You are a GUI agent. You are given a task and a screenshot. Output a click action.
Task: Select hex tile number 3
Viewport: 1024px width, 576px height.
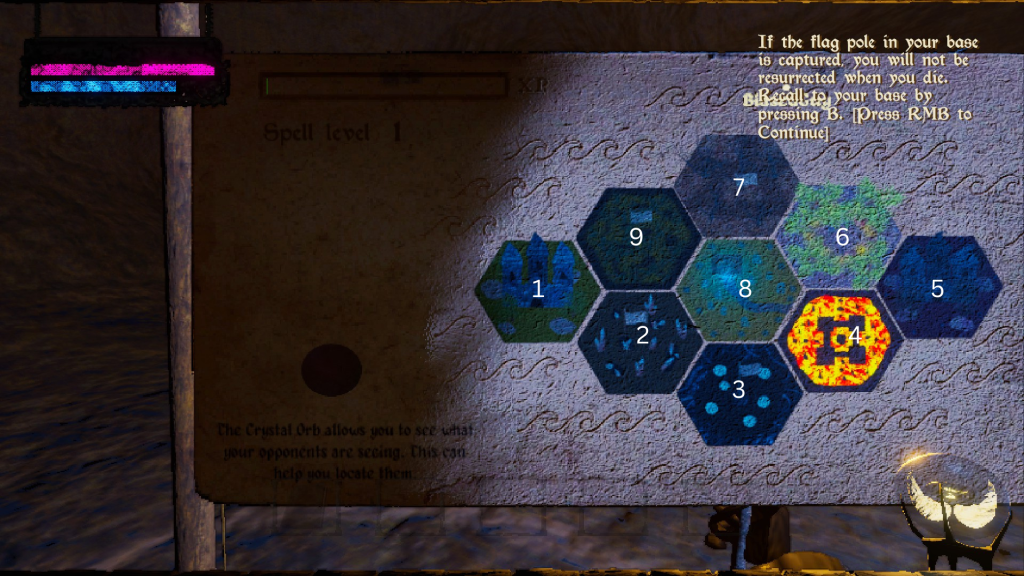(739, 392)
